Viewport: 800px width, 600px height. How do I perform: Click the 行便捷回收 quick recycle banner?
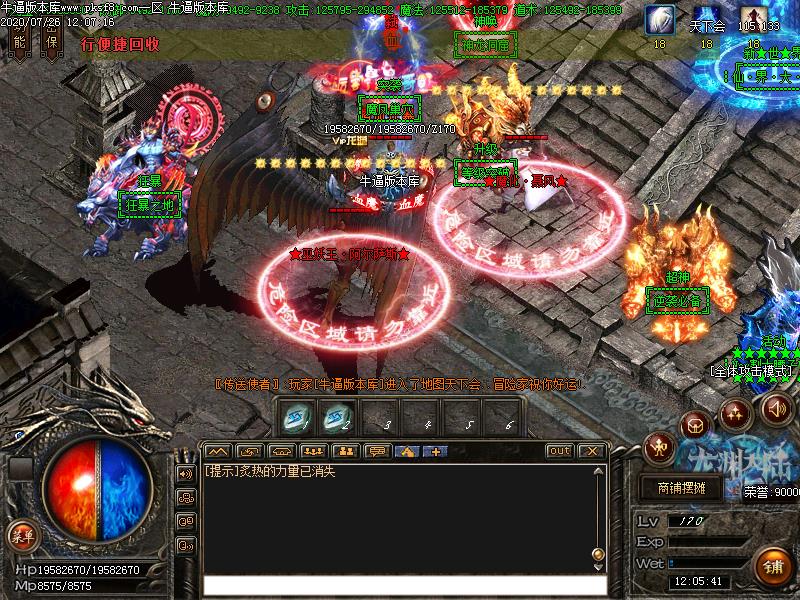(120, 45)
